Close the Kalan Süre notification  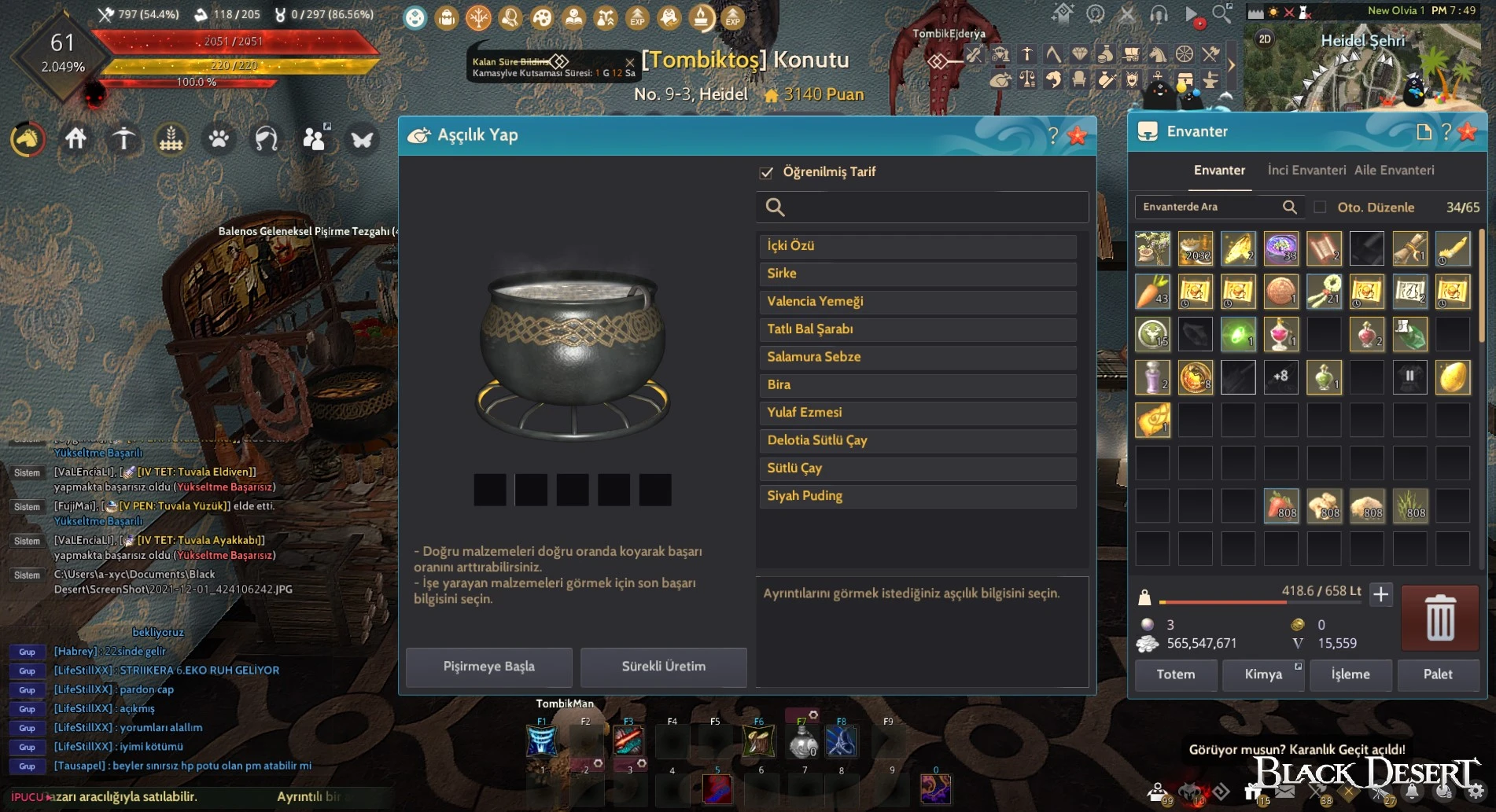pyautogui.click(x=629, y=61)
